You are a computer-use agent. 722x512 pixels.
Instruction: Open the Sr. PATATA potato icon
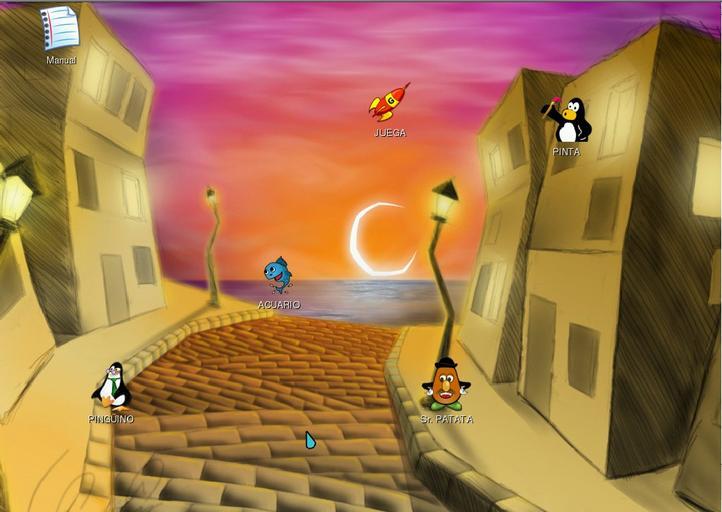[445, 385]
